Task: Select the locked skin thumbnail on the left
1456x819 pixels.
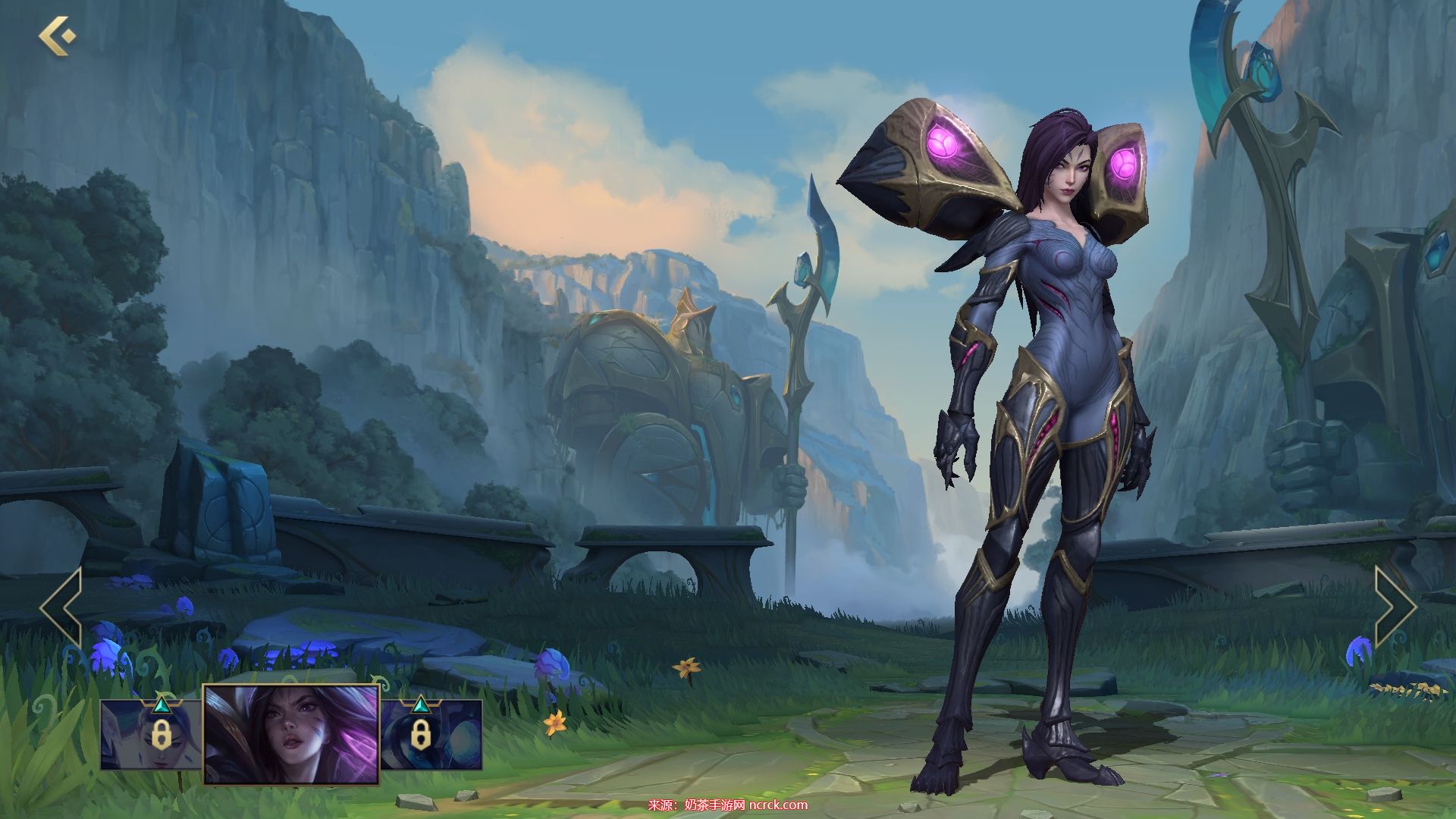Action: tap(152, 734)
